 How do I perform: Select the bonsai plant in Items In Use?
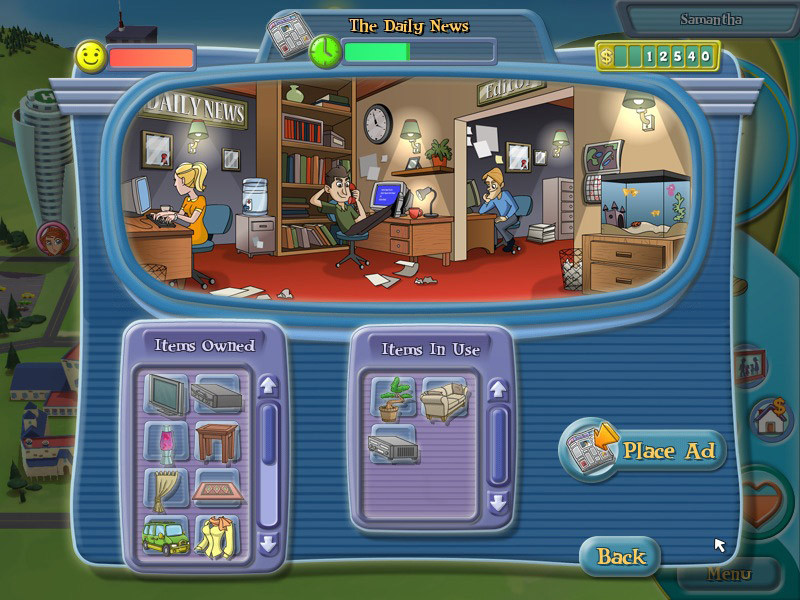393,397
